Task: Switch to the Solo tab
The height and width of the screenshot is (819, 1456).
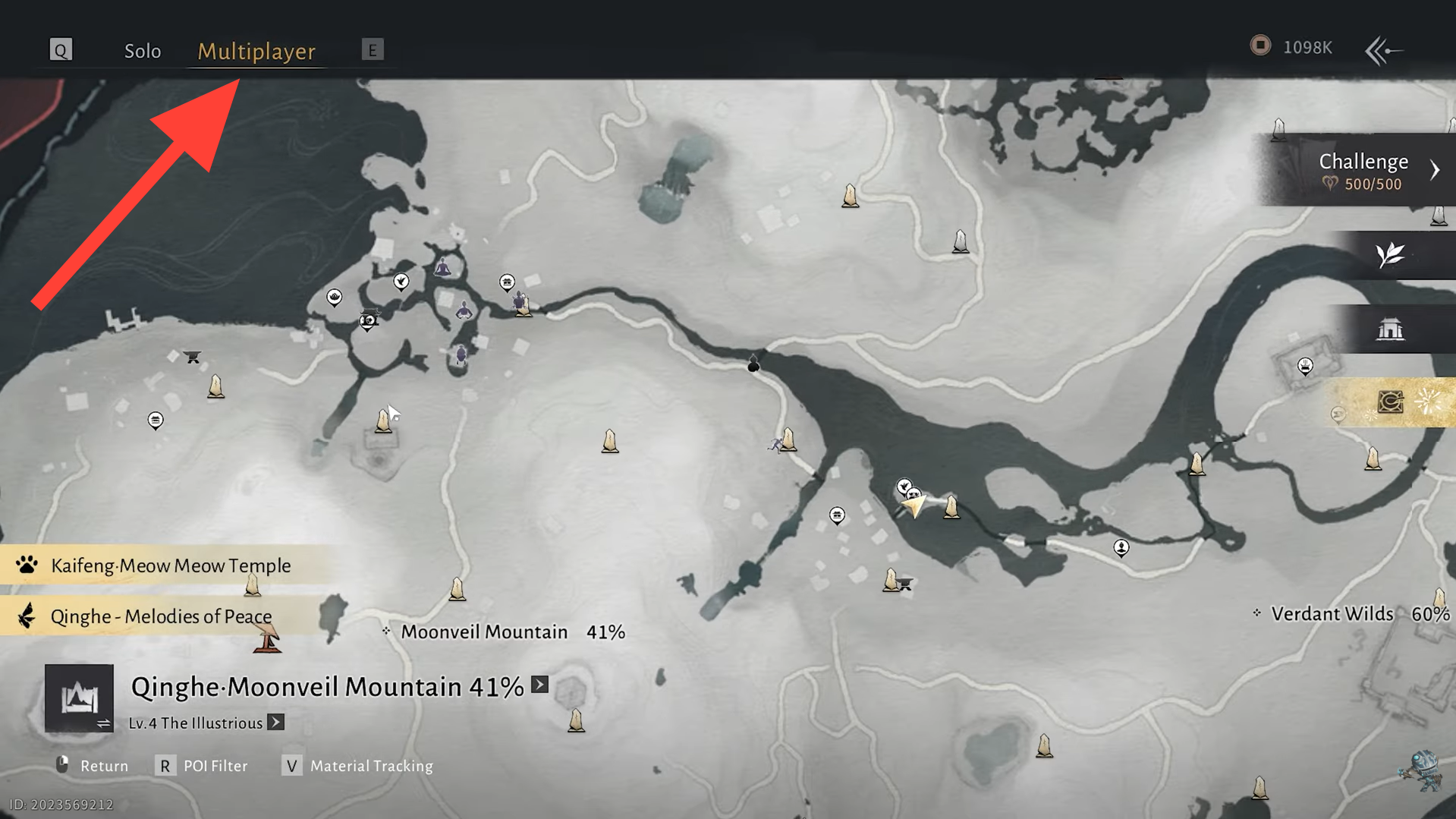Action: (x=143, y=51)
